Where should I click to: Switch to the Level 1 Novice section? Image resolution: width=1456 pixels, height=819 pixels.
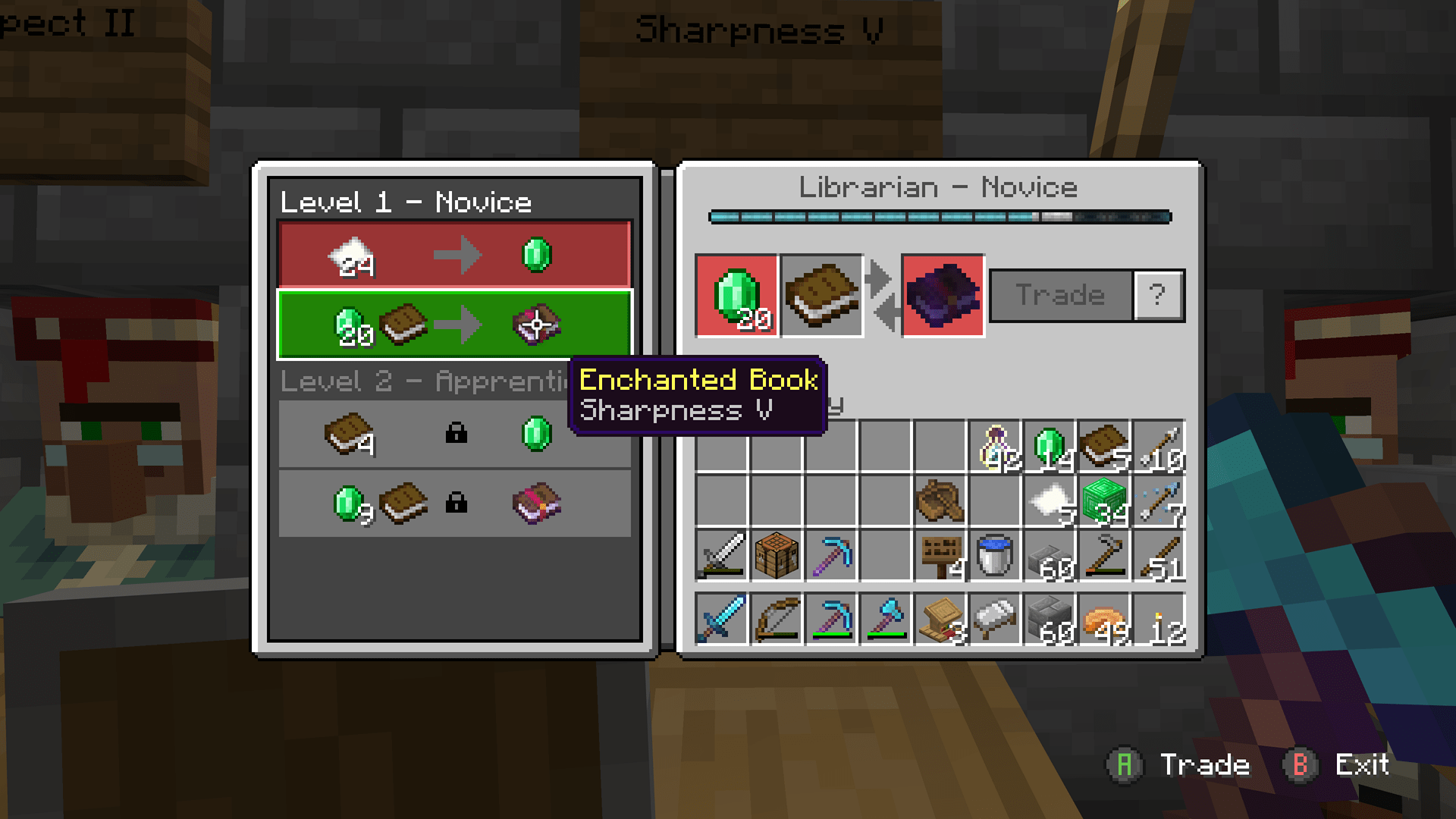point(406,202)
